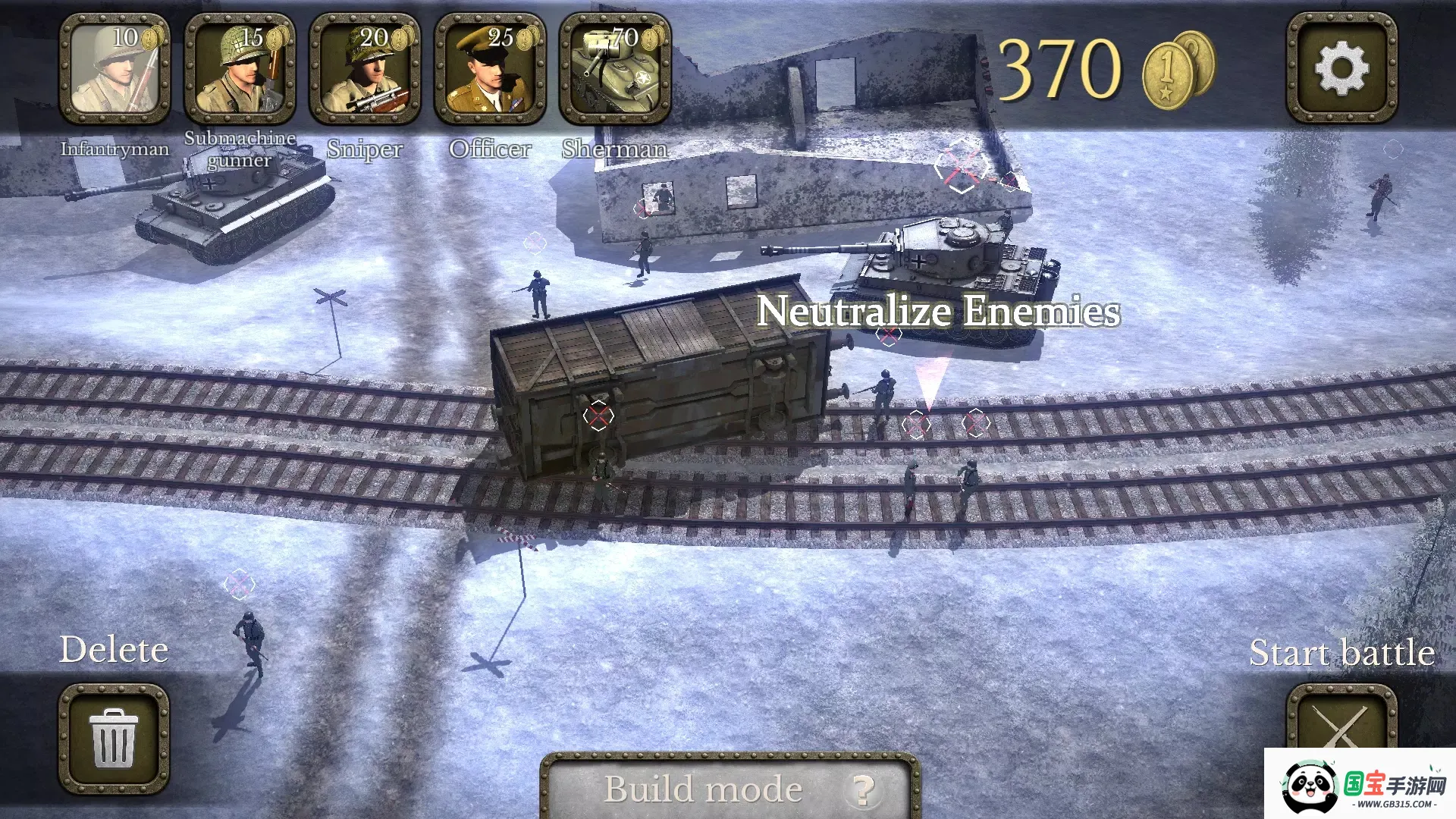The width and height of the screenshot is (1456, 819).
Task: Pick the Officer unit costing 25
Action: (491, 68)
